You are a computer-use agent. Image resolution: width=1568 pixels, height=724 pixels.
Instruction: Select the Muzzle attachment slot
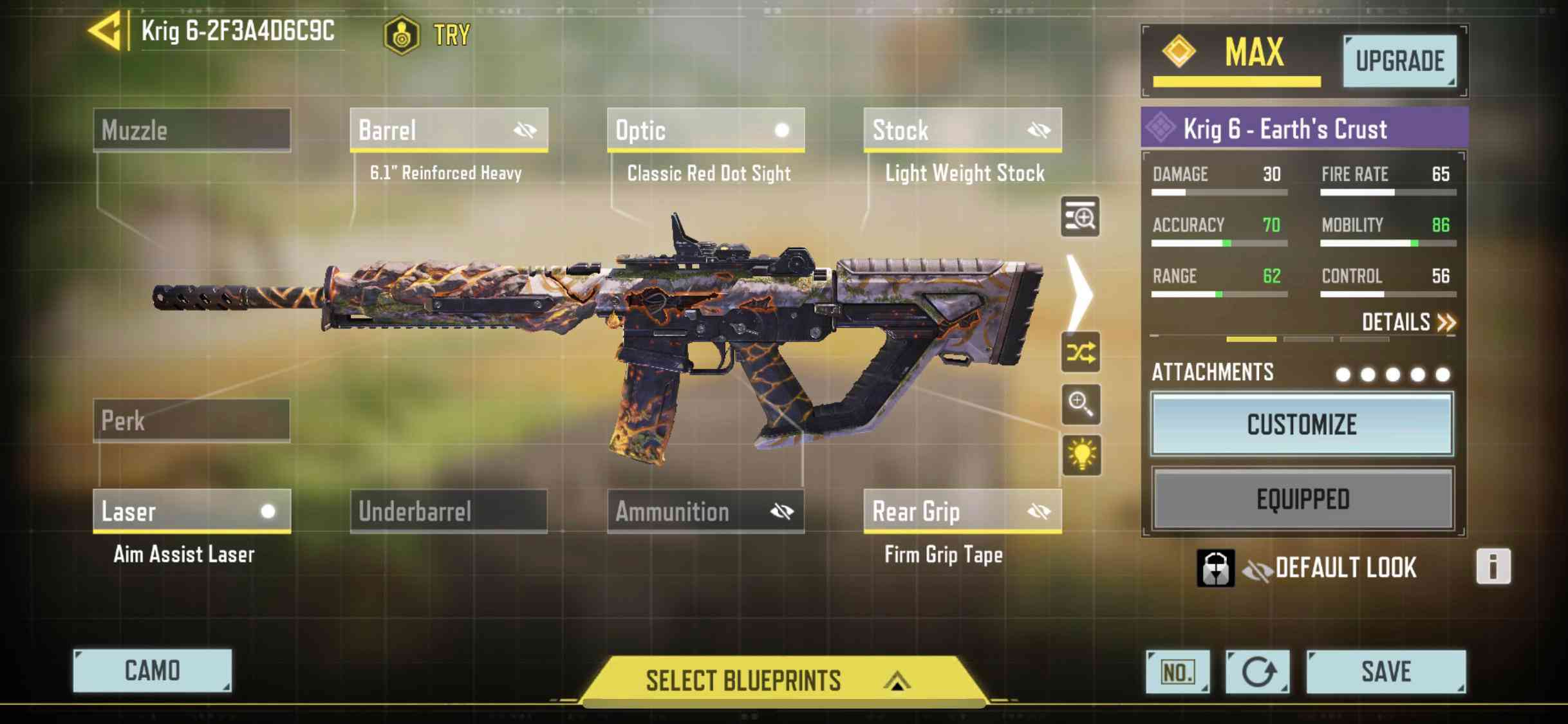tap(192, 130)
